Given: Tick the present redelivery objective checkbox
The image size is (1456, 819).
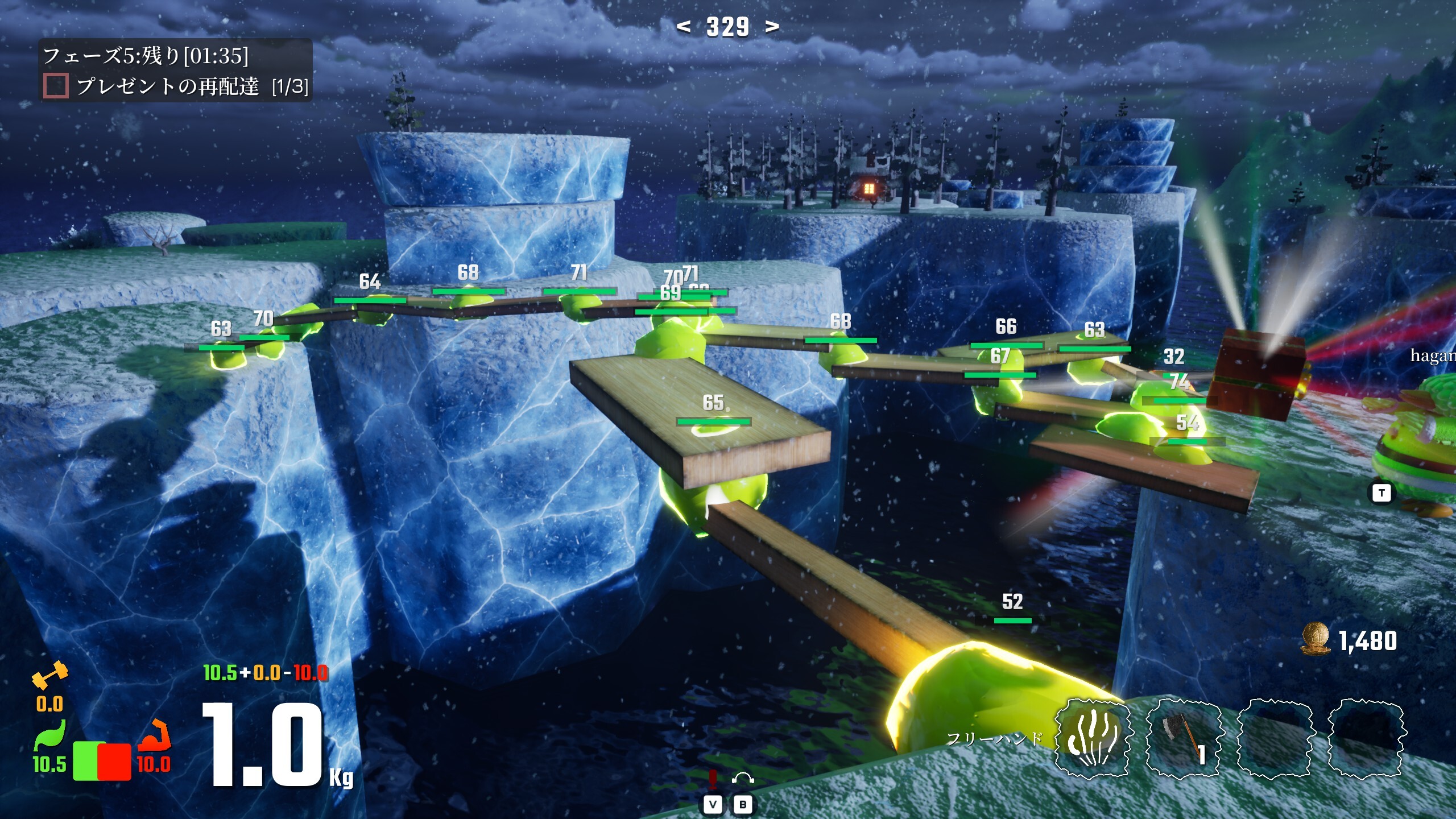Looking at the screenshot, I should [x=56, y=86].
